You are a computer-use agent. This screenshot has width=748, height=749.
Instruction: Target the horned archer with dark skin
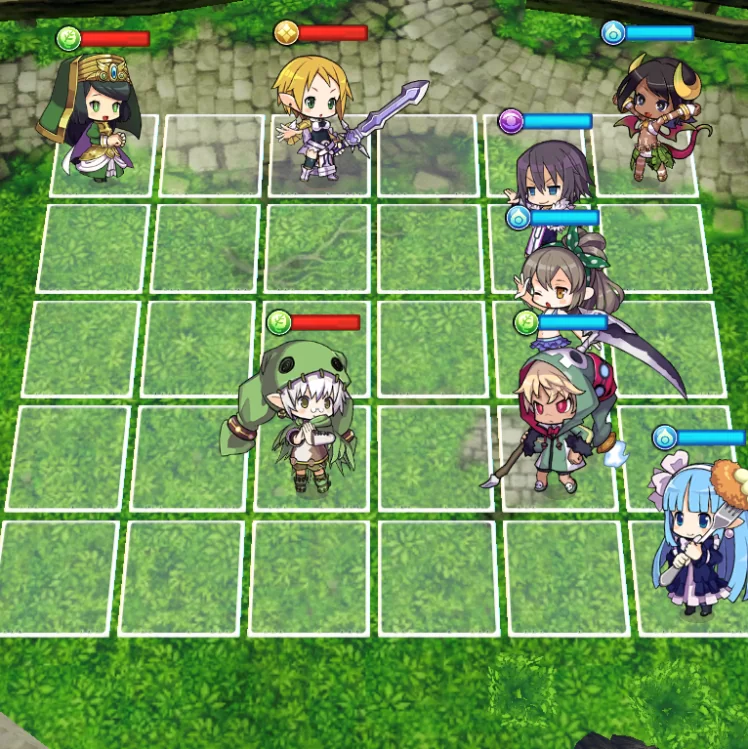point(658,118)
